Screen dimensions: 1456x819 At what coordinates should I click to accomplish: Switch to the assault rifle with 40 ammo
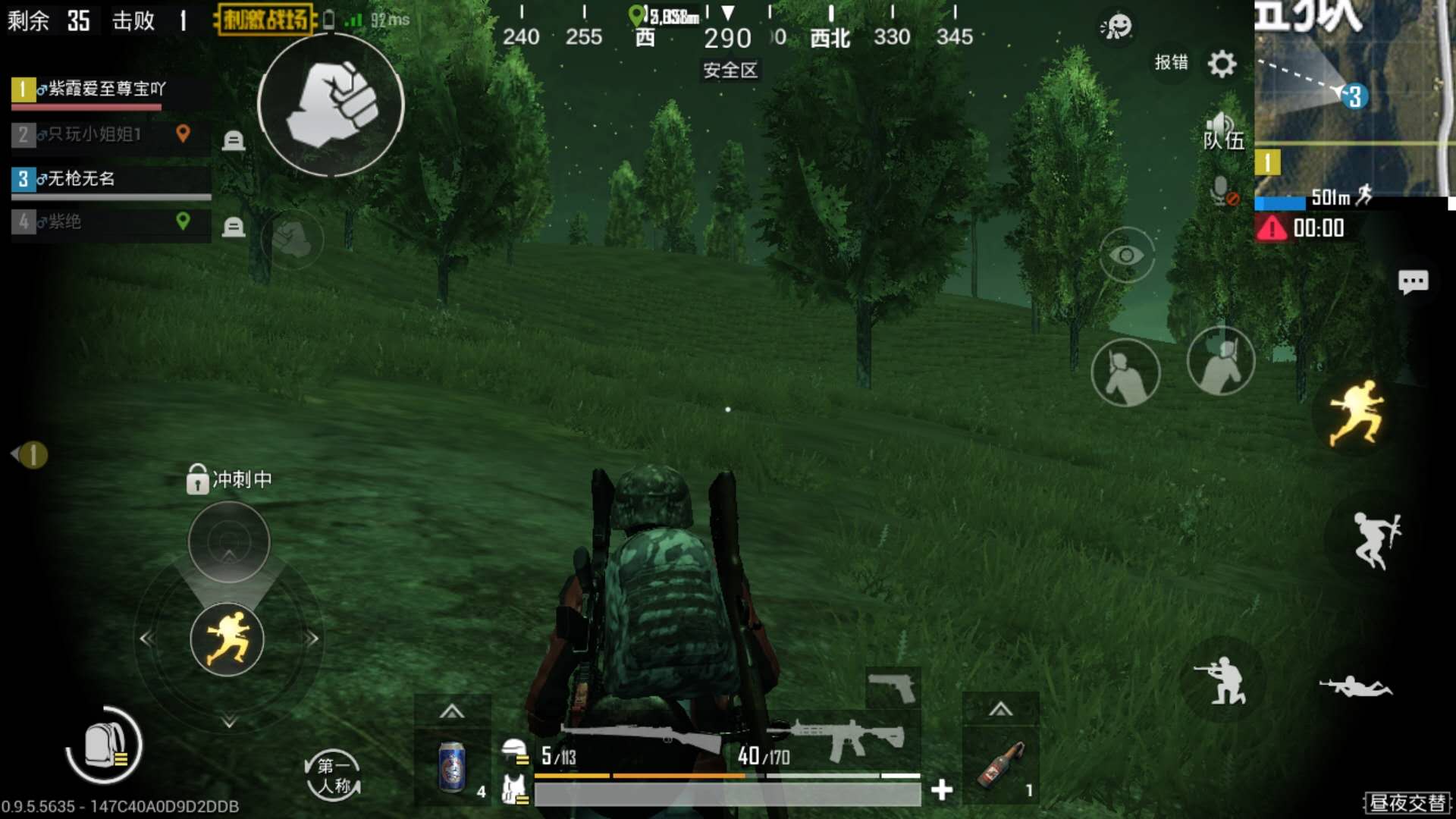click(x=842, y=742)
